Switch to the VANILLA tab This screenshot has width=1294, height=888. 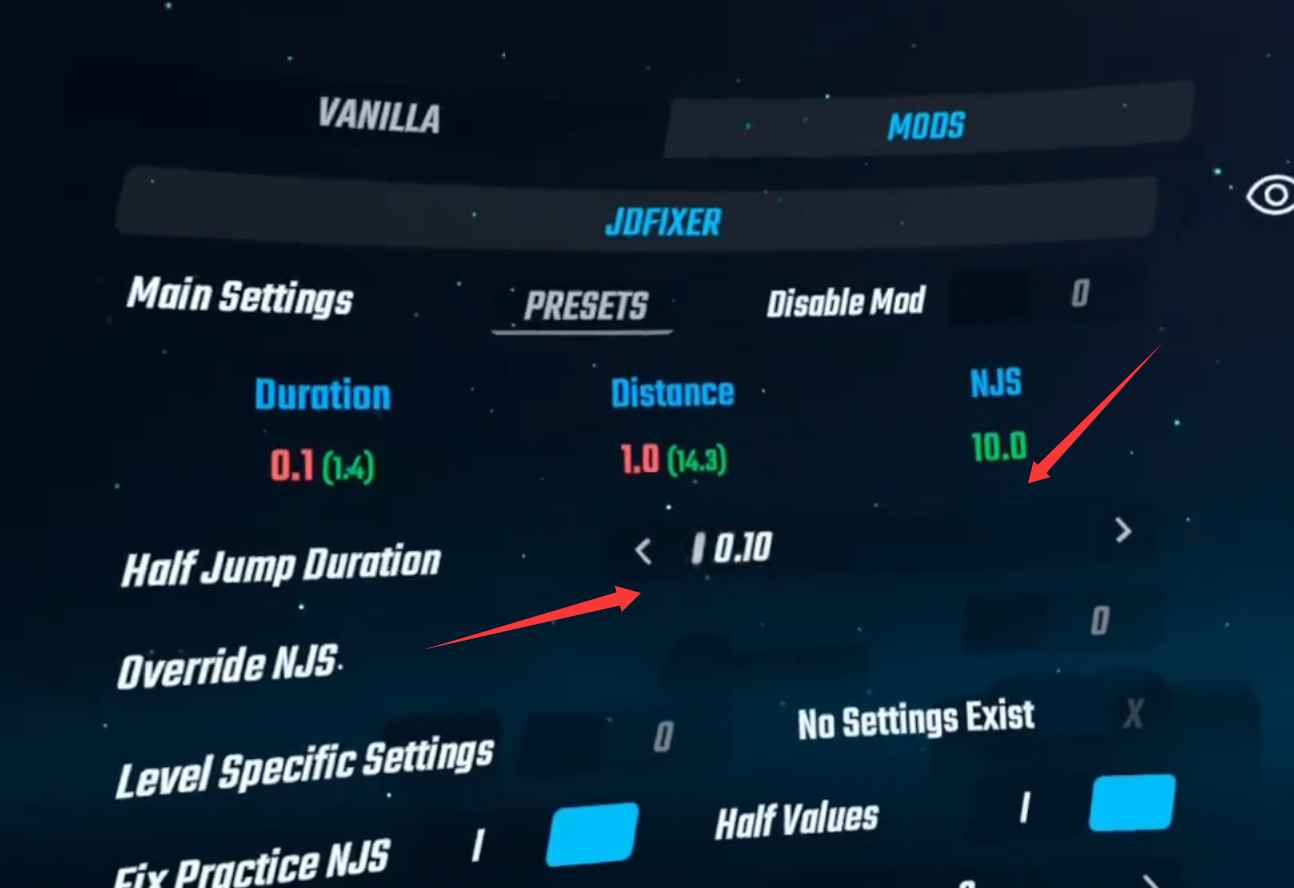click(379, 117)
